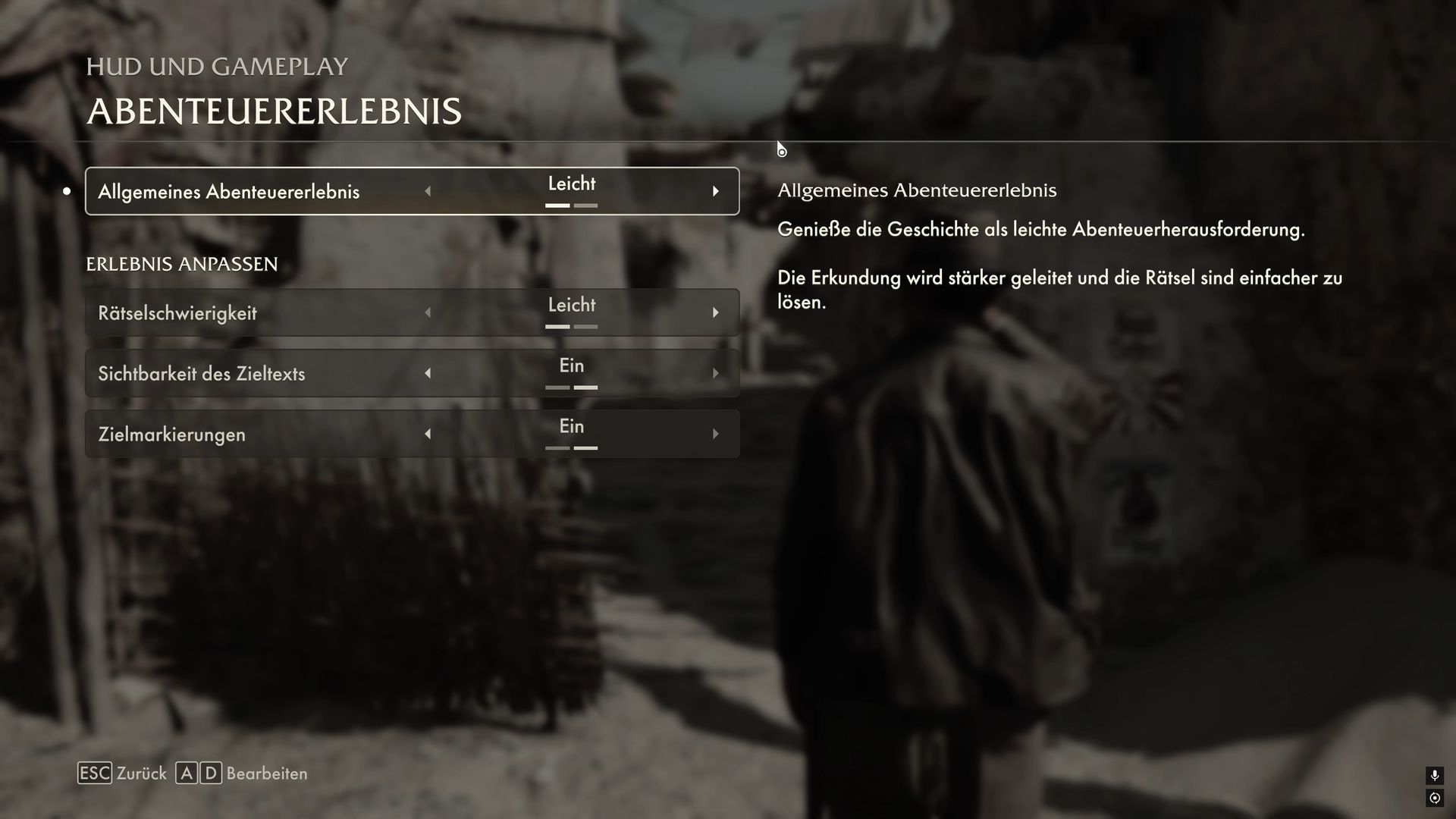Switch Zielmarkierungen off with left arrow
Image resolution: width=1456 pixels, height=819 pixels.
428,434
